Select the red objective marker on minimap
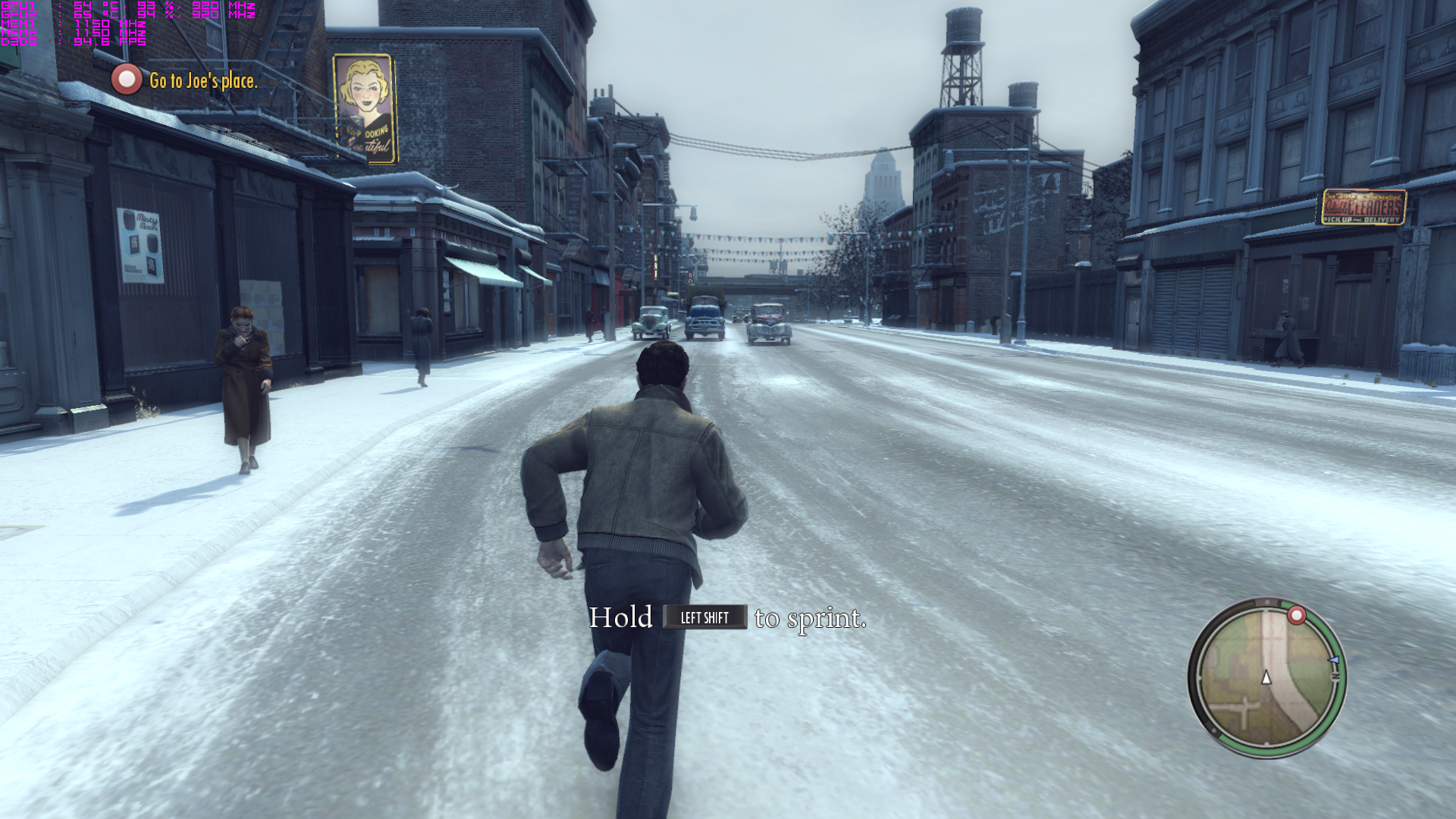This screenshot has height=819, width=1456. 1297,615
